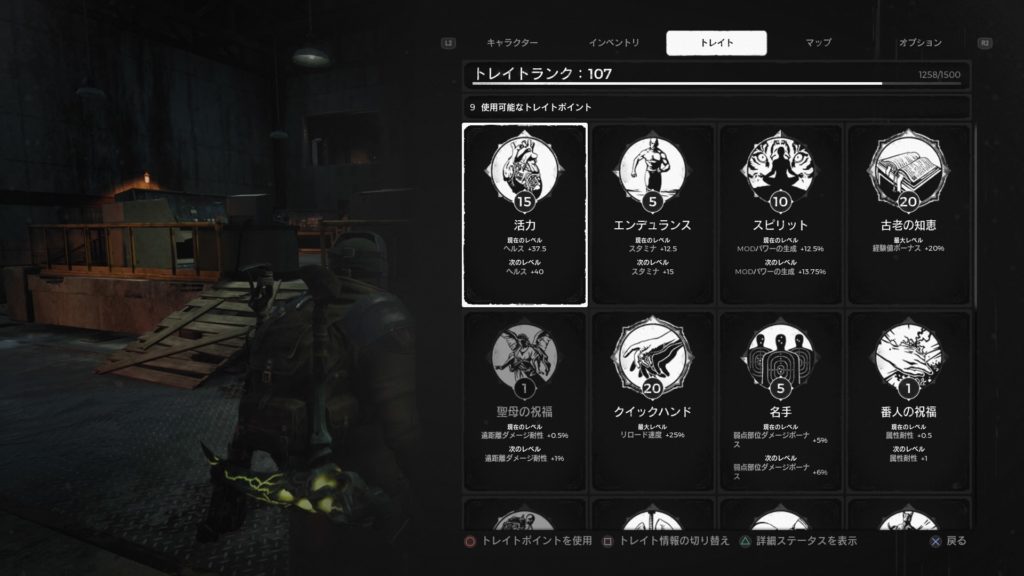Select the 古老の知恵 trait card

point(909,215)
